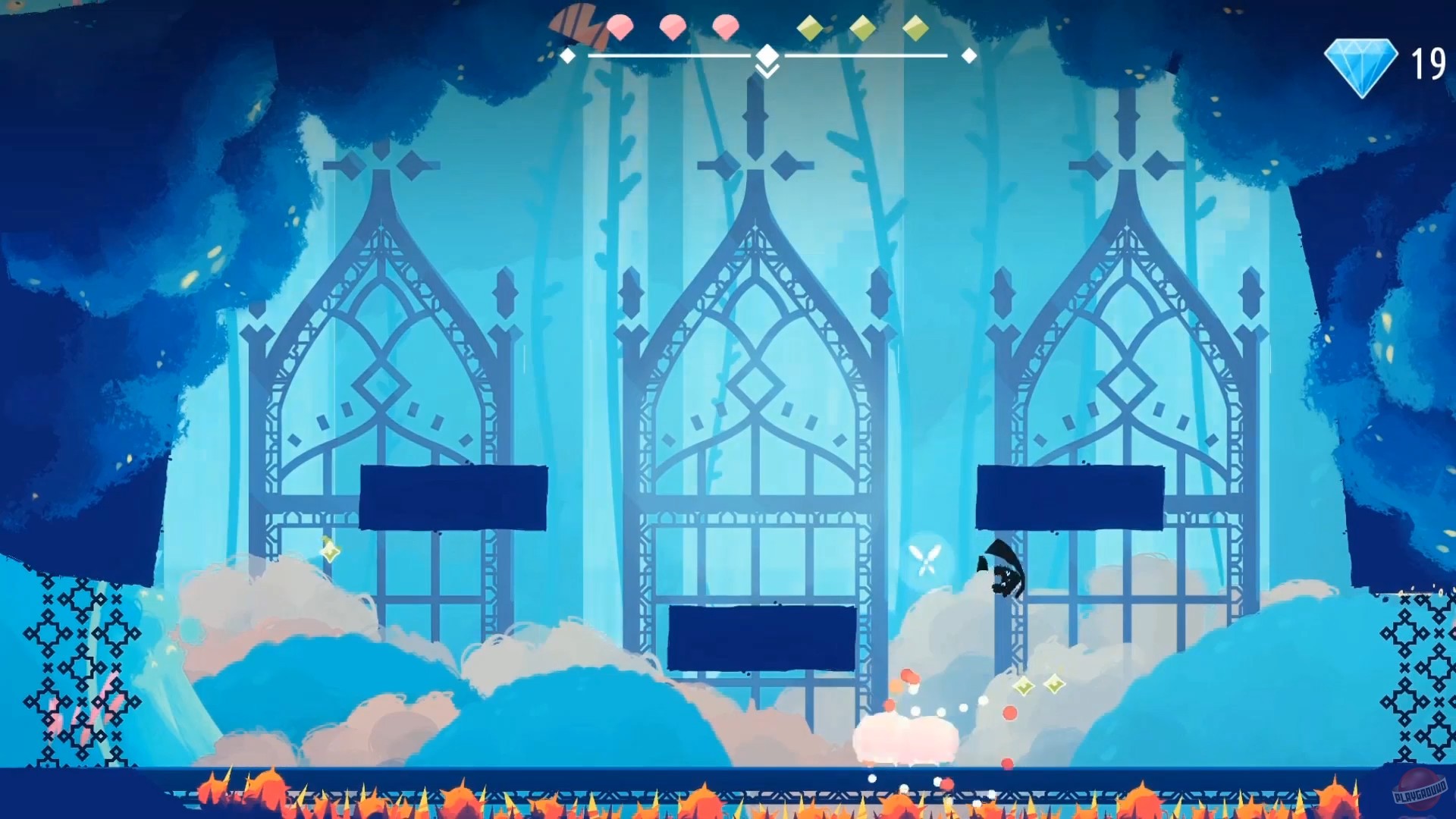The width and height of the screenshot is (1456, 819).
Task: Click the center diamond marker on the progress bar
Action: click(767, 54)
